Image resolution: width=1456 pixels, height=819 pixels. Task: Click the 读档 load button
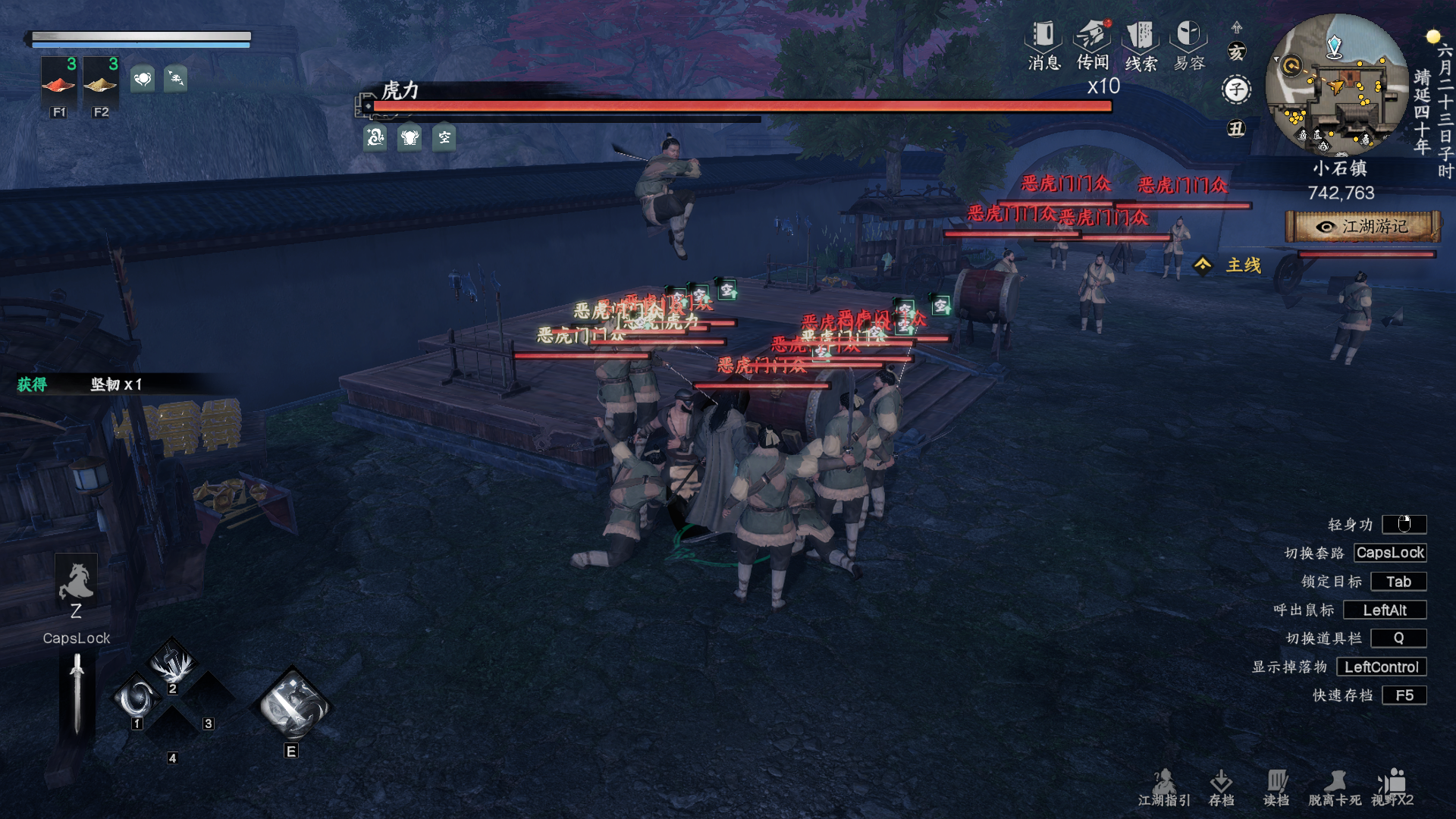[x=1276, y=787]
